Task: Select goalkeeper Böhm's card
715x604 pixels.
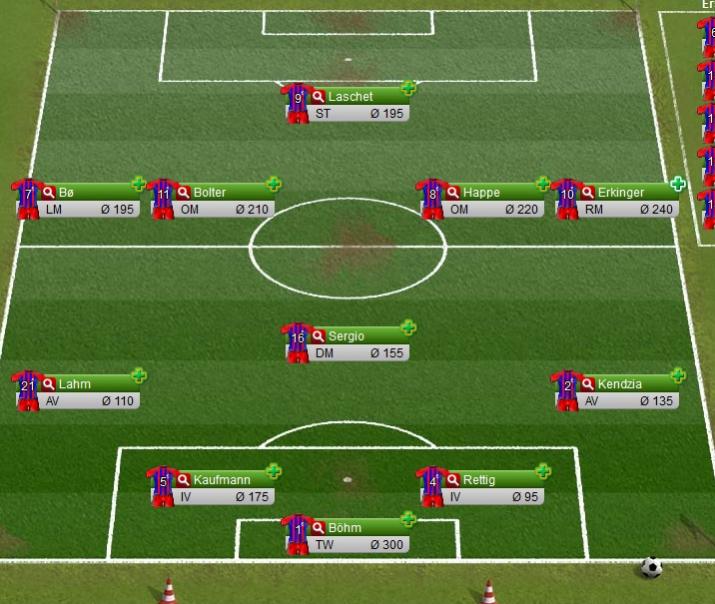Action: [x=360, y=529]
